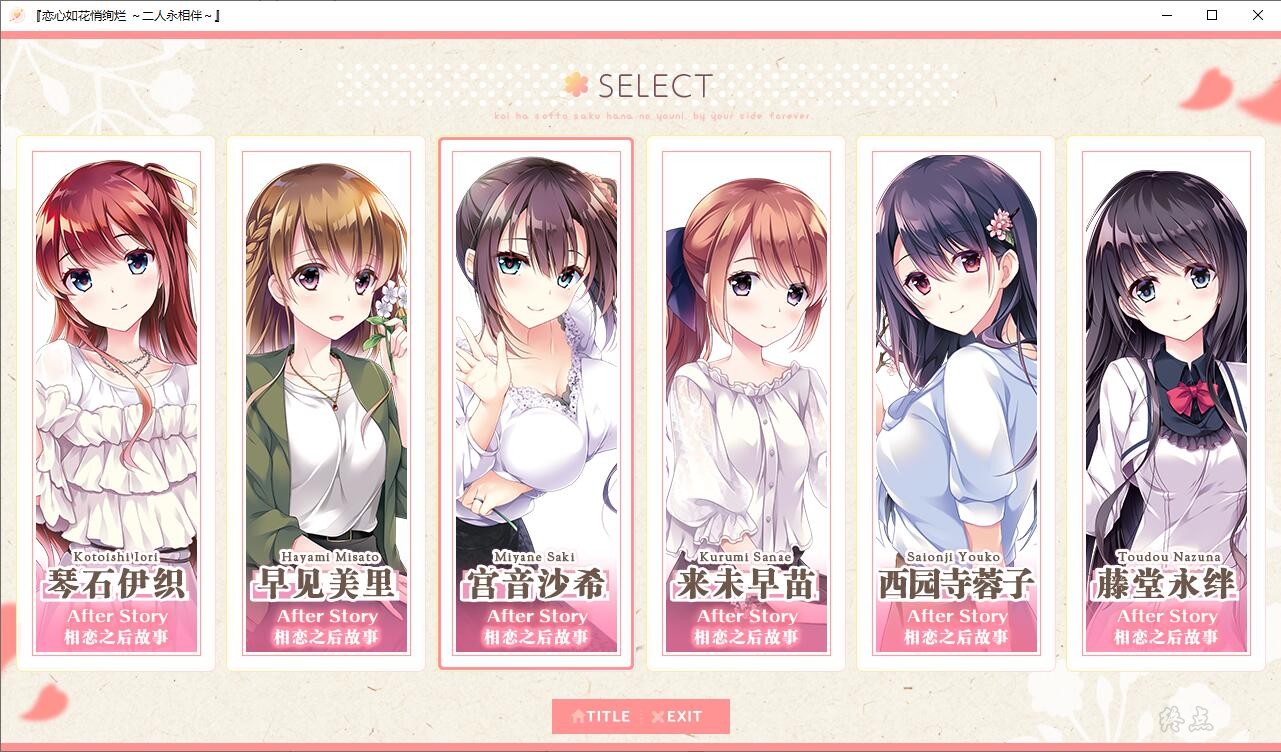The image size is (1281, 752).
Task: Choose the Hayami Misato After Story card
Action: (326, 402)
